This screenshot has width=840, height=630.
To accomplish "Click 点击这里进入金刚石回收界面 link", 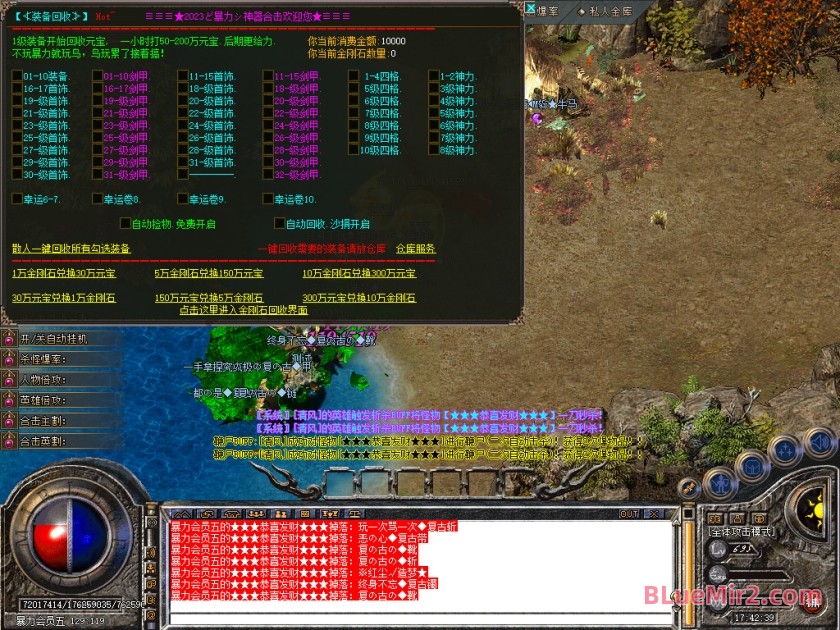I will coord(243,310).
